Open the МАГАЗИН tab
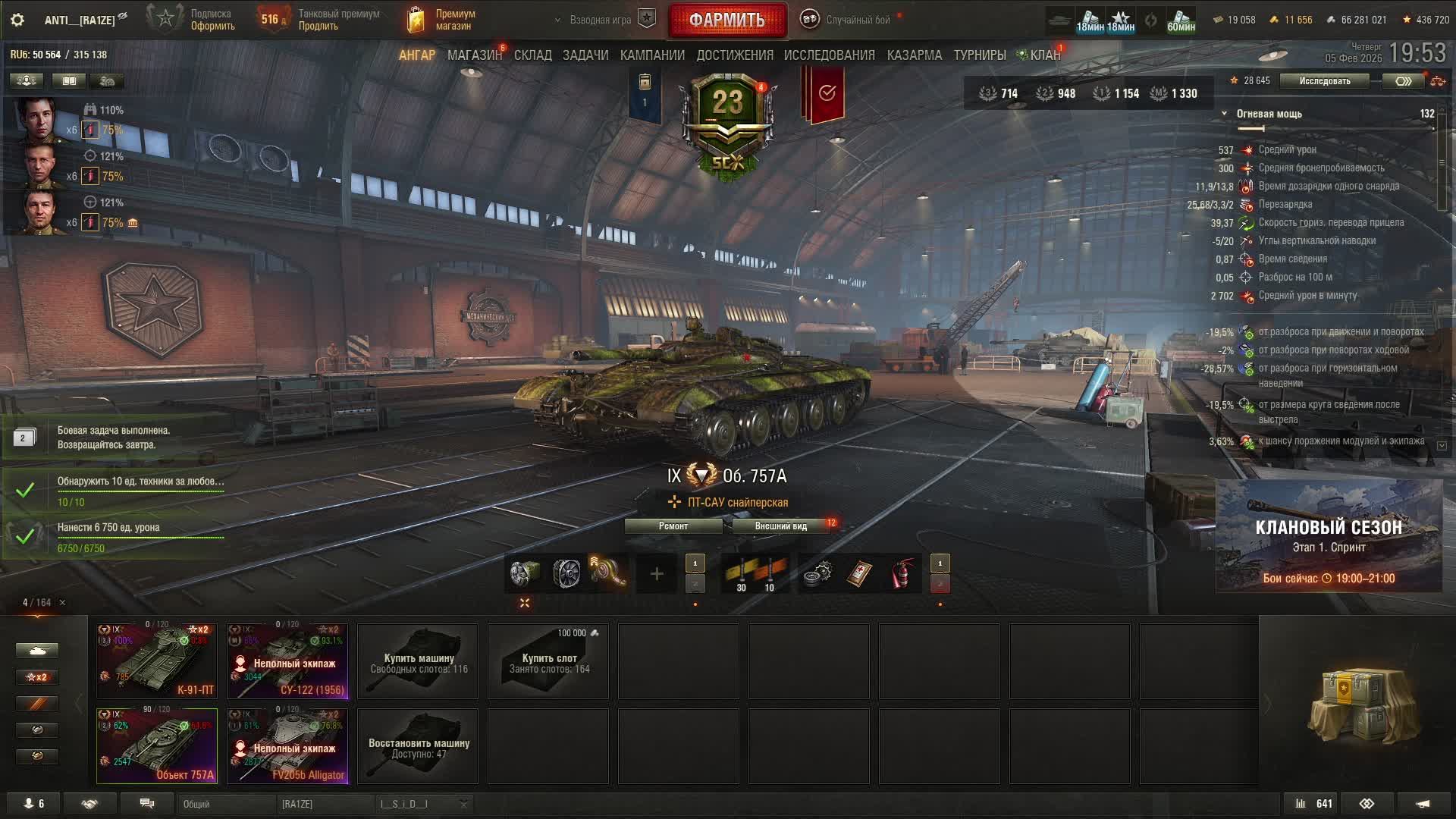 (474, 55)
